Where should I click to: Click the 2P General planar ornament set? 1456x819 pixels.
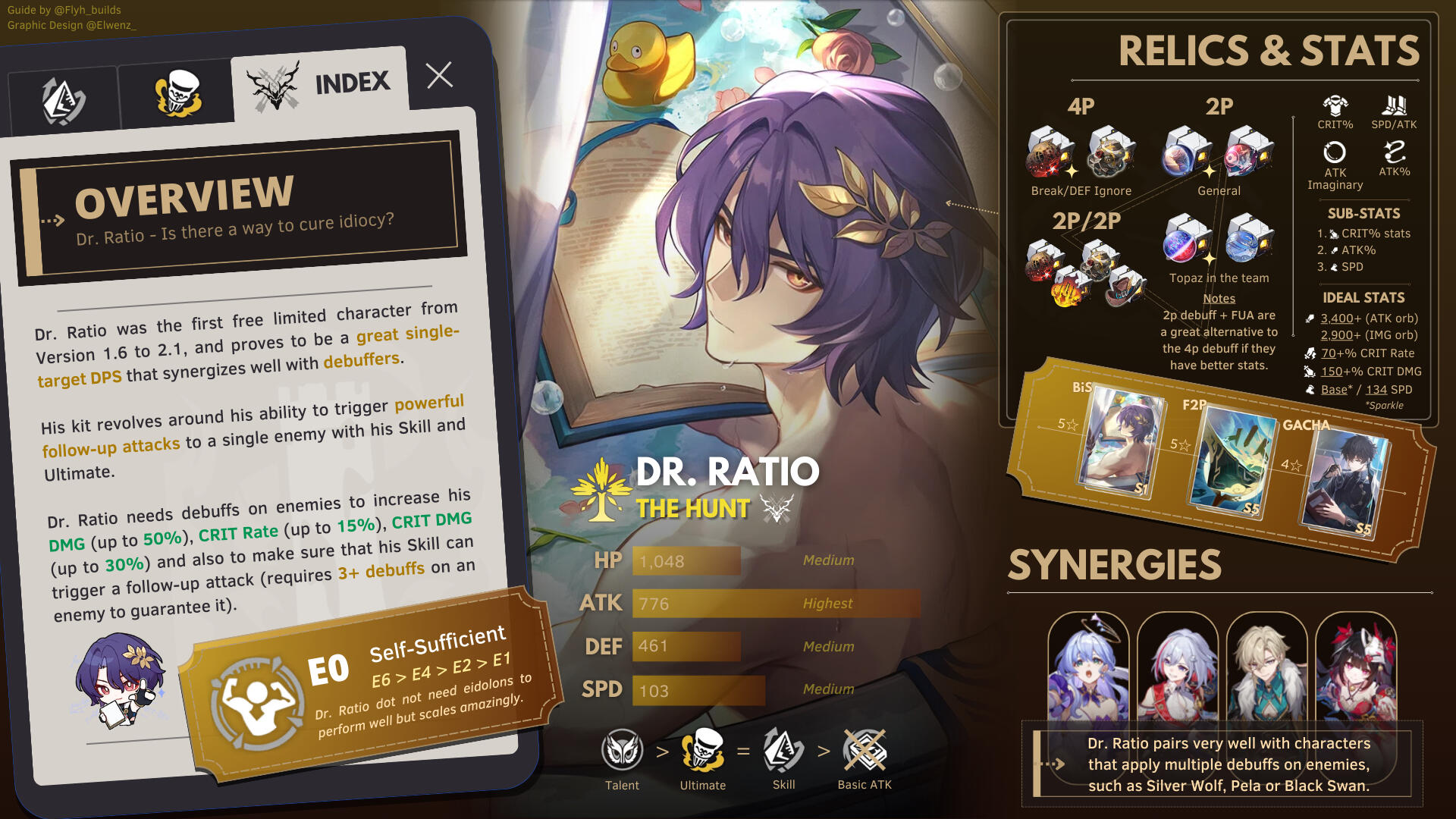tap(1219, 152)
